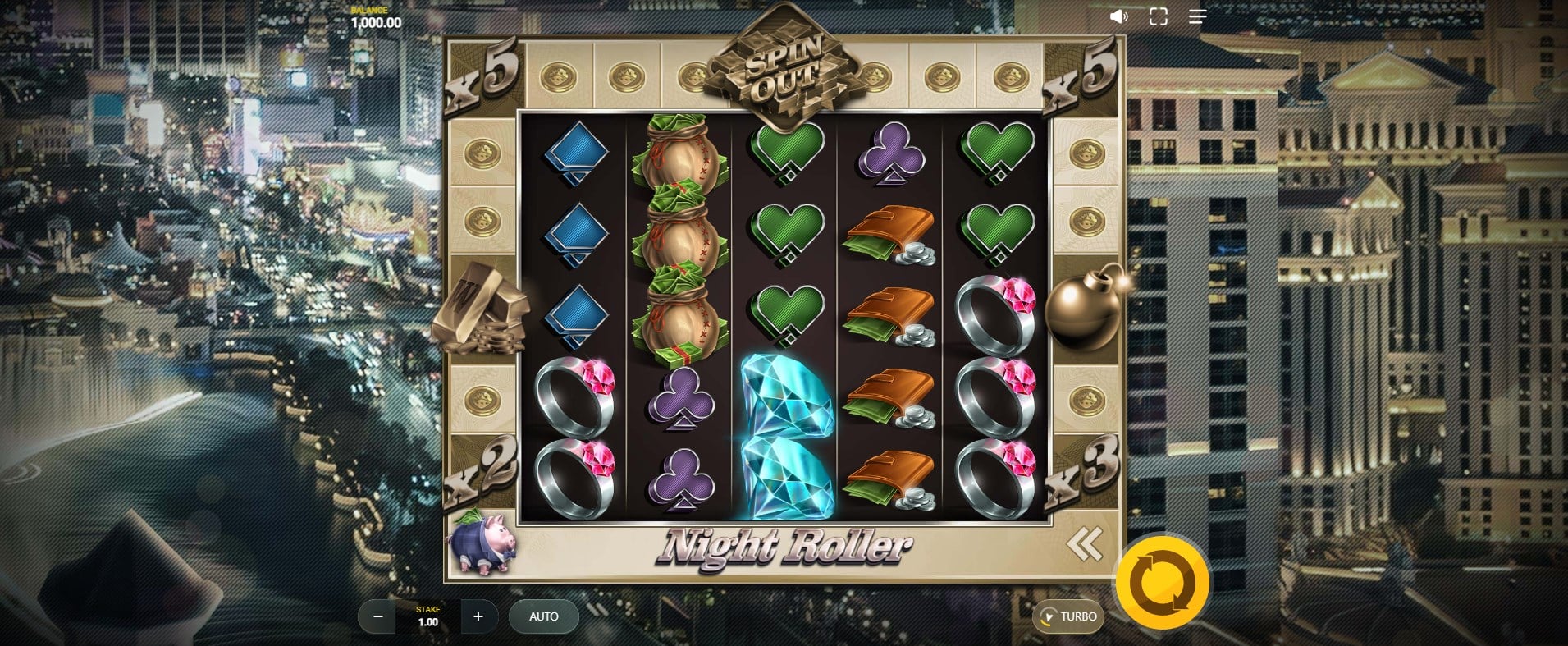Increase stake with the plus button
The height and width of the screenshot is (646, 1568).
478,616
